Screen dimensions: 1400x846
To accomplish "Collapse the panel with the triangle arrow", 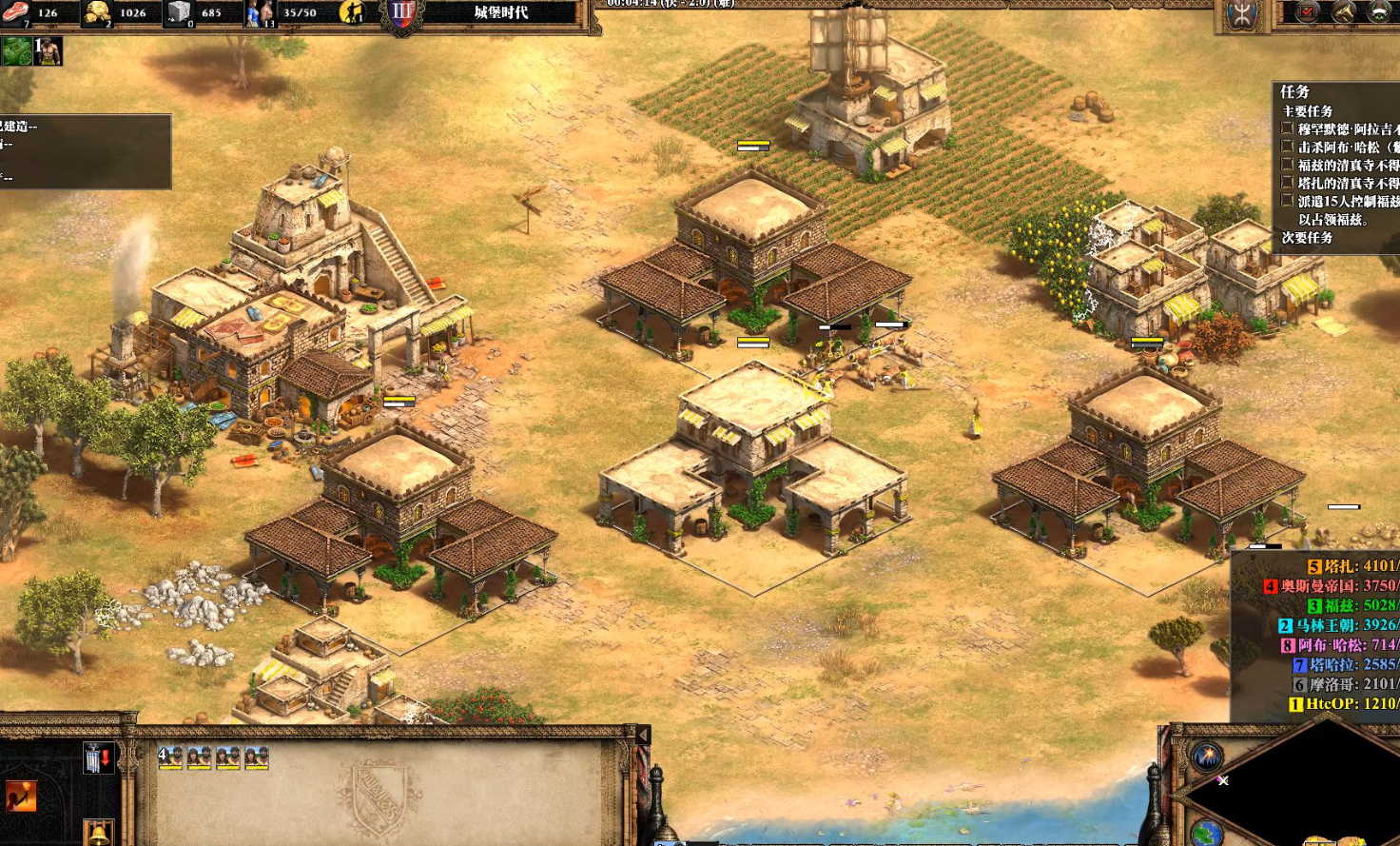I will tap(643, 735).
